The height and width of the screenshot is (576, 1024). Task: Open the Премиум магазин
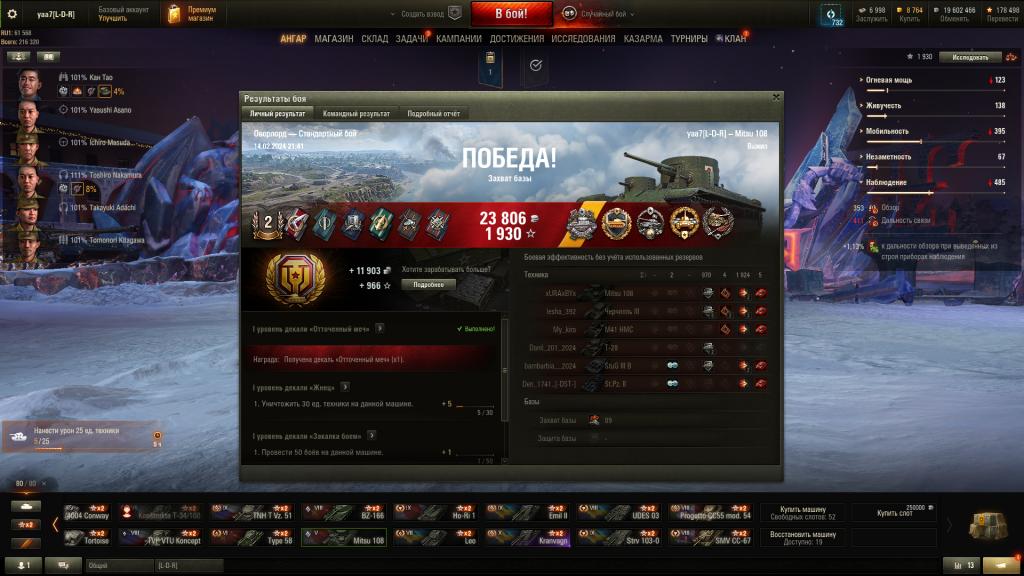(193, 13)
